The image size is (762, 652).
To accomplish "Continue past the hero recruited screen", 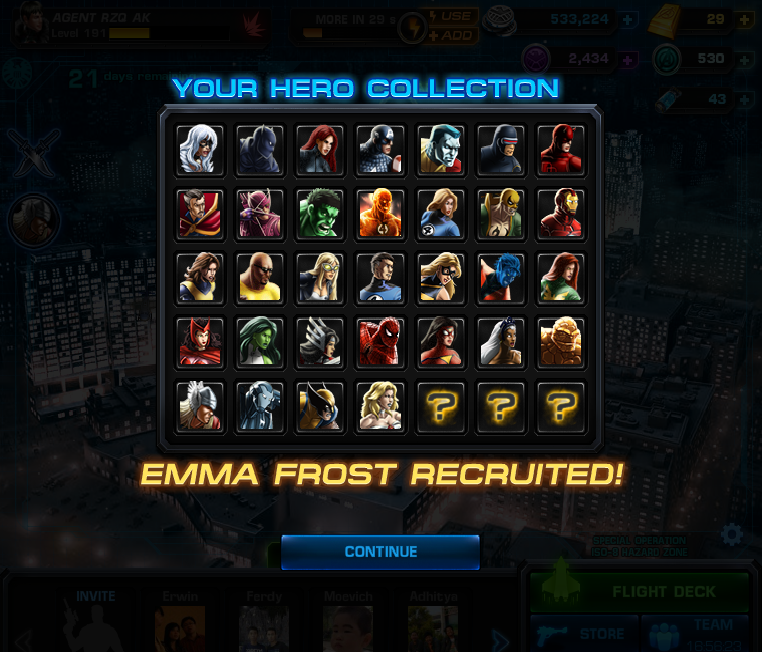I will tap(380, 552).
